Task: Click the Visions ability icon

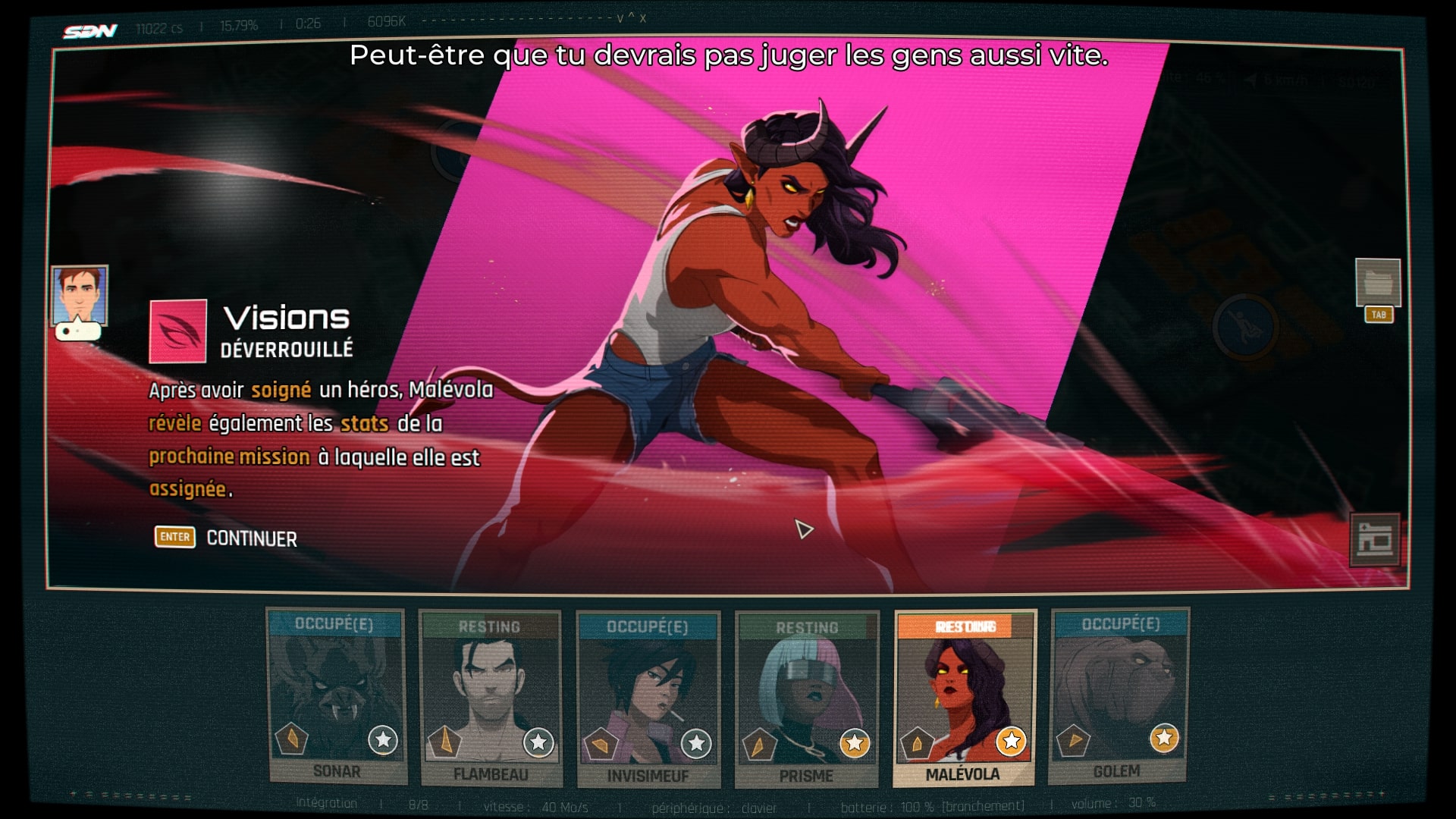Action: (178, 331)
